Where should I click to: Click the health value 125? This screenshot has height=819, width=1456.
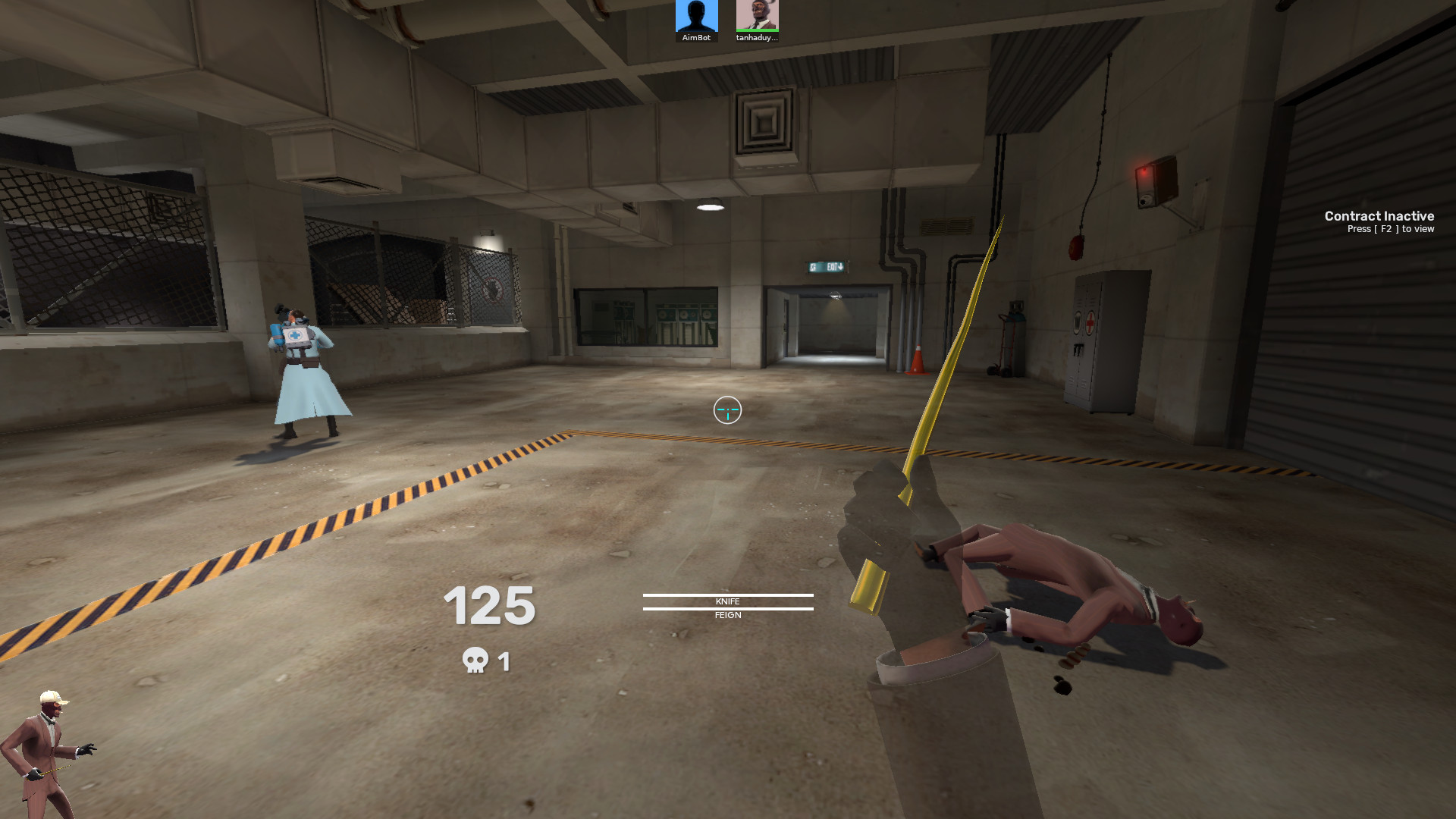[x=489, y=607]
